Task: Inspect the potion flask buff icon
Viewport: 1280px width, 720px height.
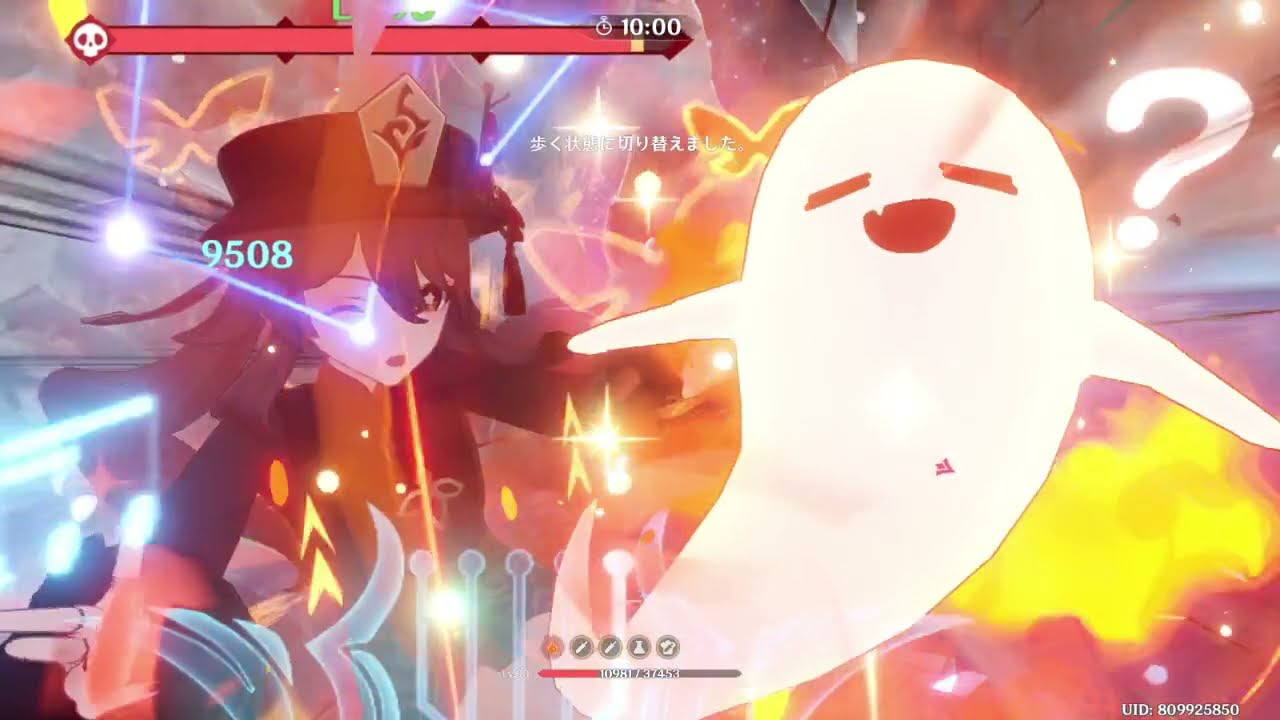Action: click(638, 647)
